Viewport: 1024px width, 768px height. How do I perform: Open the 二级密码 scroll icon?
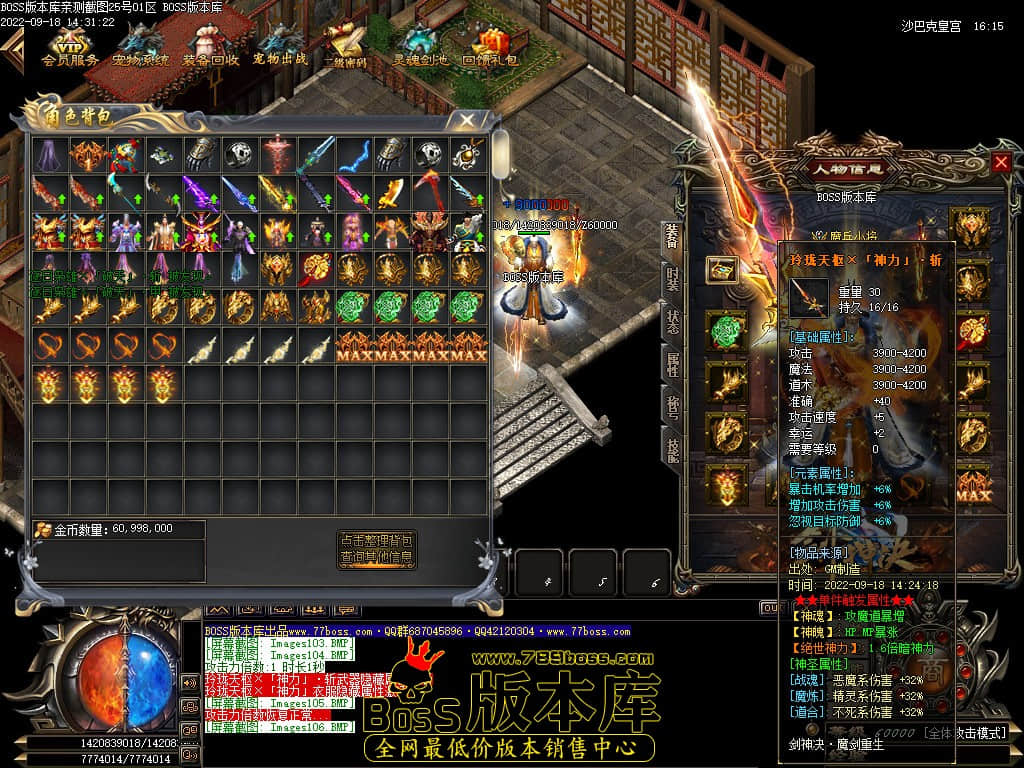pyautogui.click(x=346, y=46)
